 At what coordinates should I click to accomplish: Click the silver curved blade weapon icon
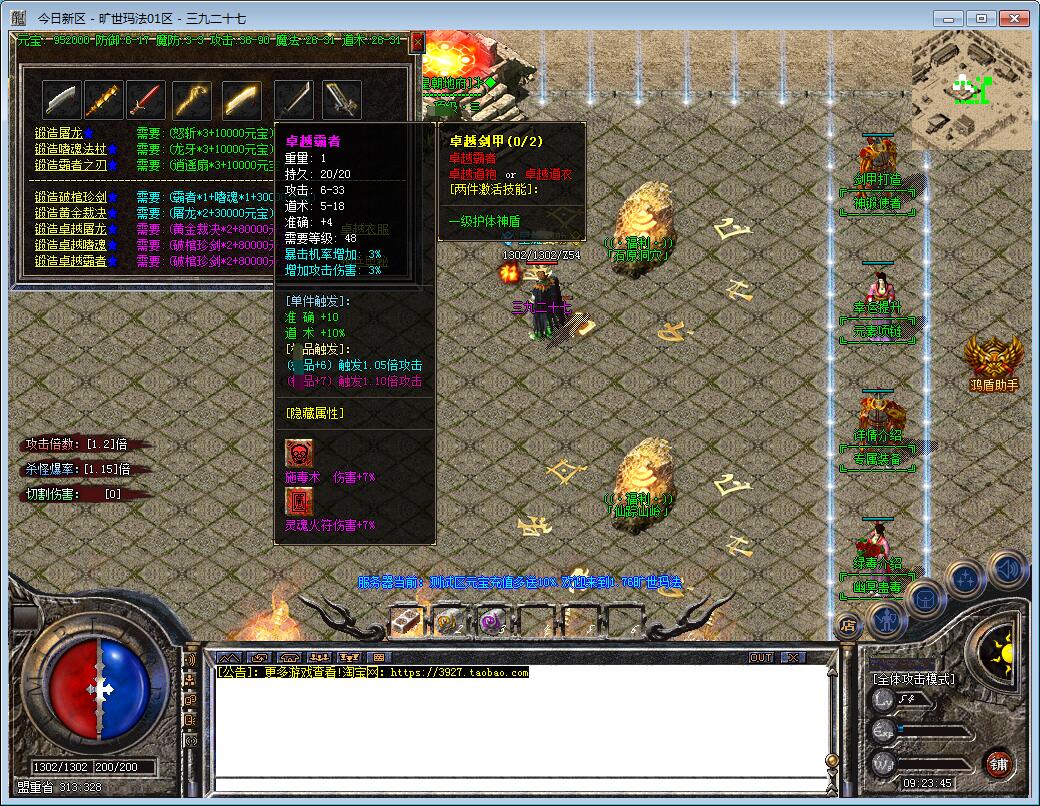(61, 100)
